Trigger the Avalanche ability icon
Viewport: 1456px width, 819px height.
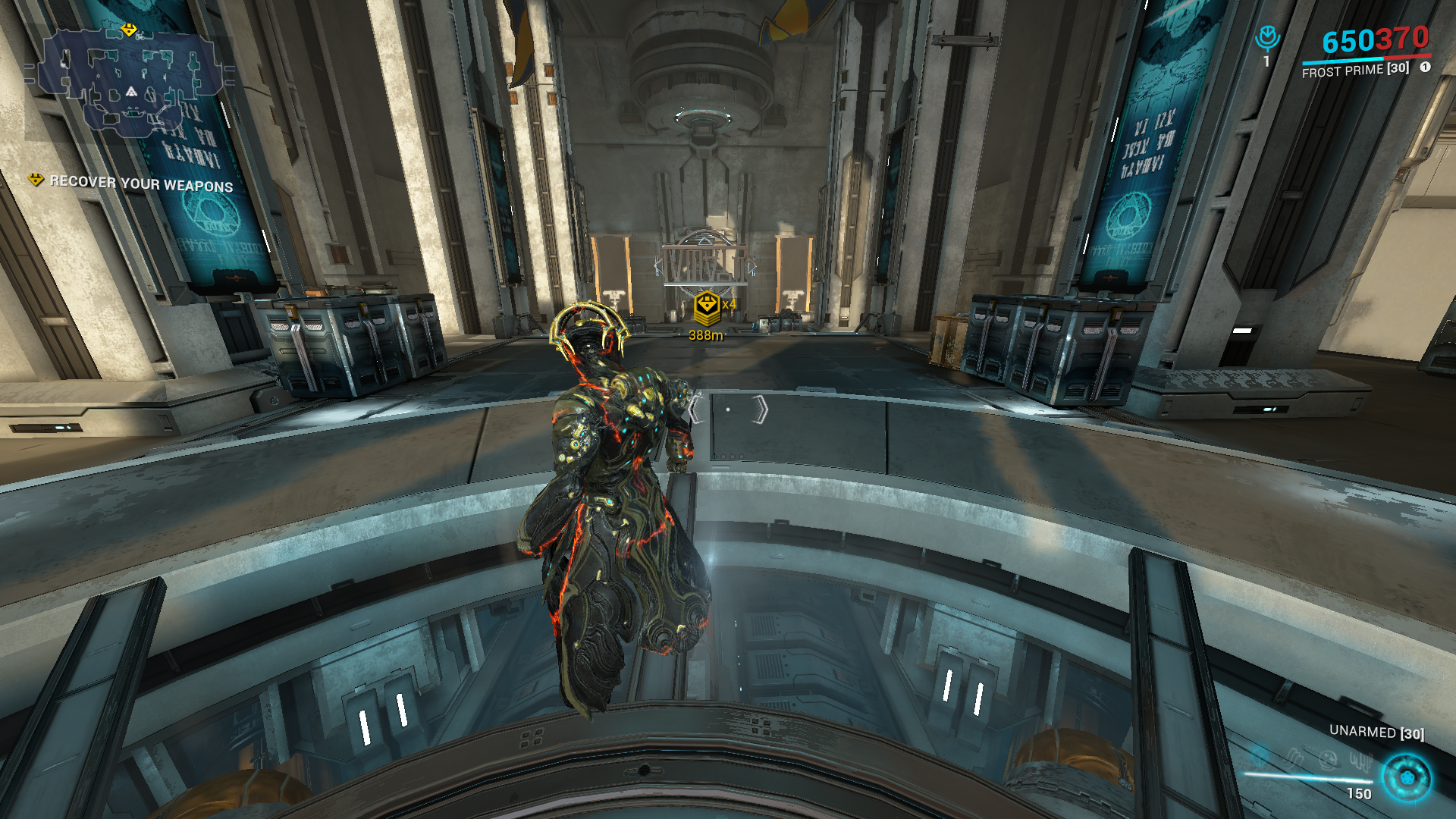[x=1360, y=761]
